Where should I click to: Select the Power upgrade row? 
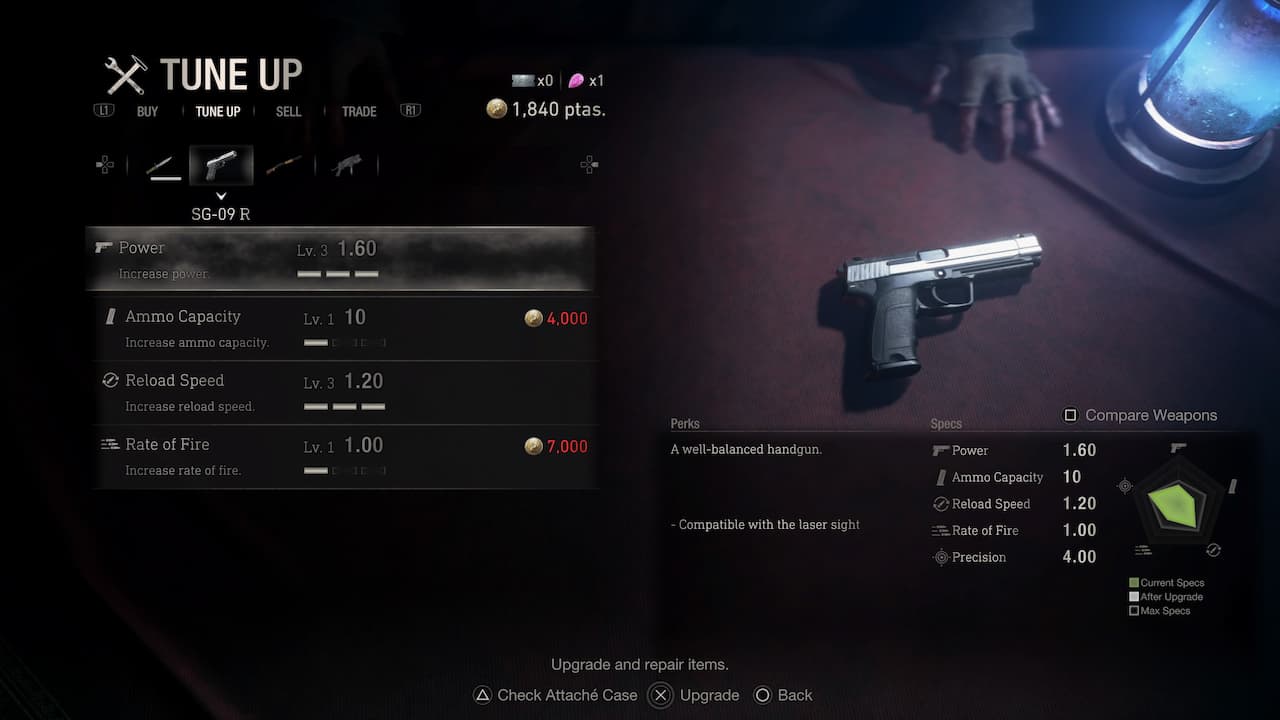tap(340, 259)
